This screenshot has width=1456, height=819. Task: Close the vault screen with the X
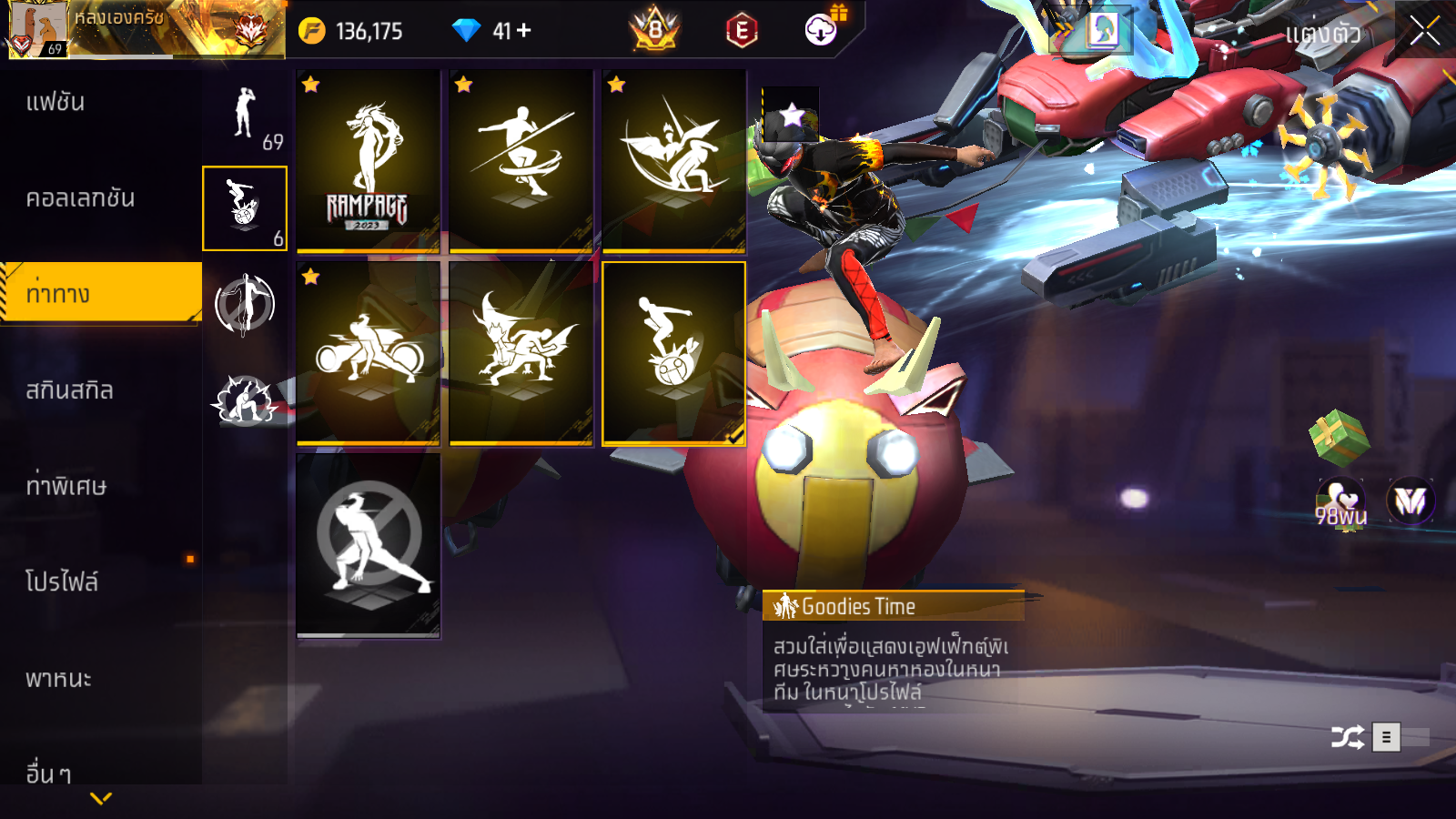[x=1424, y=31]
